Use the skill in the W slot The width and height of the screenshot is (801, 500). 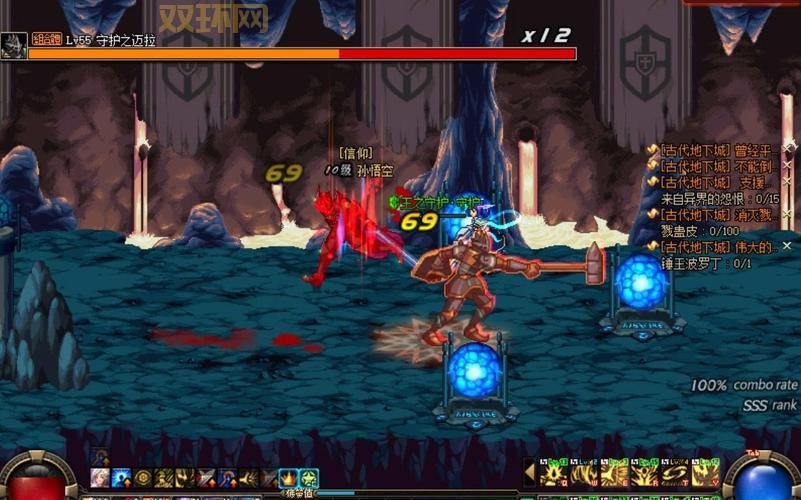582,475
